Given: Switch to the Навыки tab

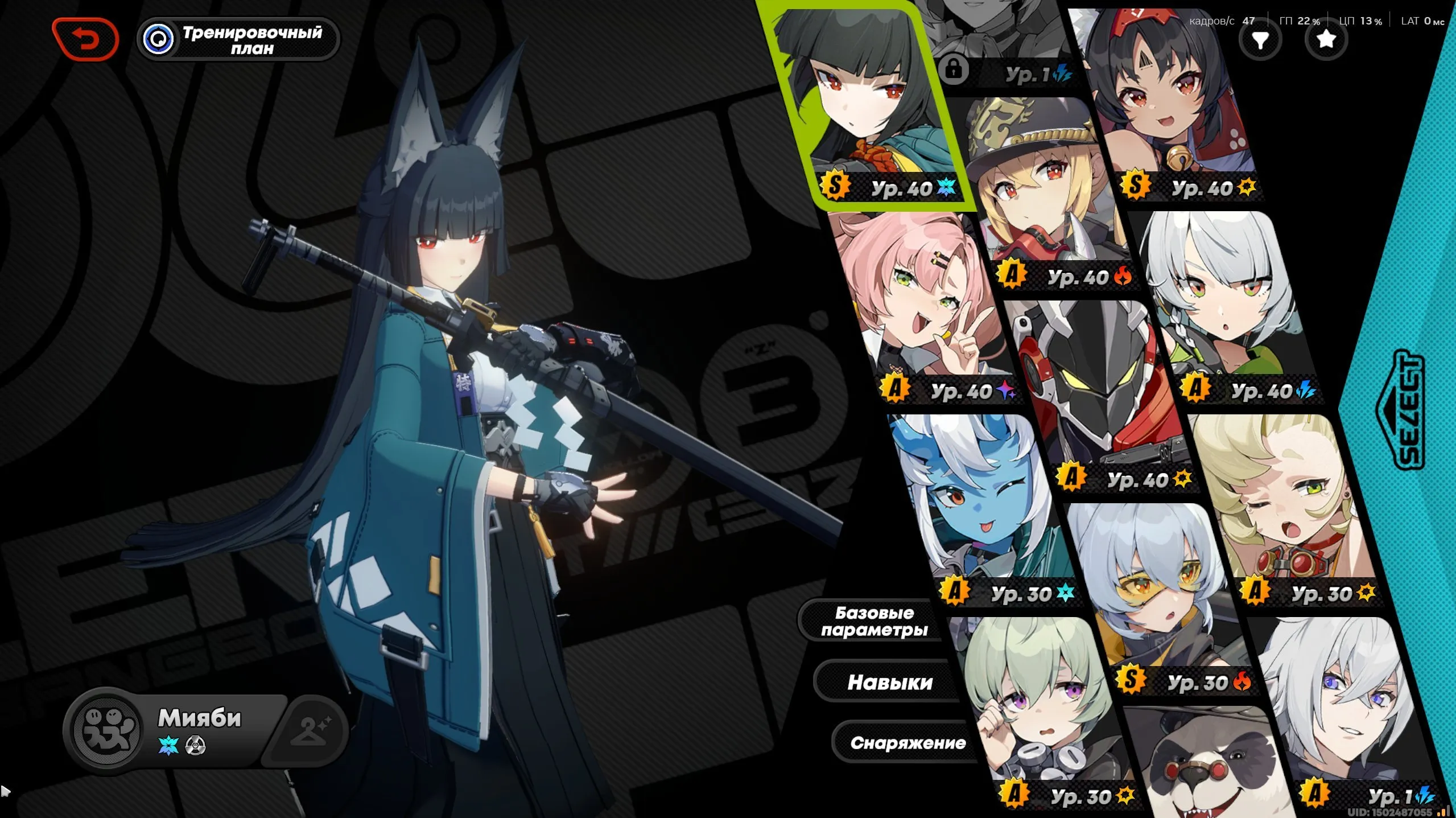Looking at the screenshot, I should [889, 681].
